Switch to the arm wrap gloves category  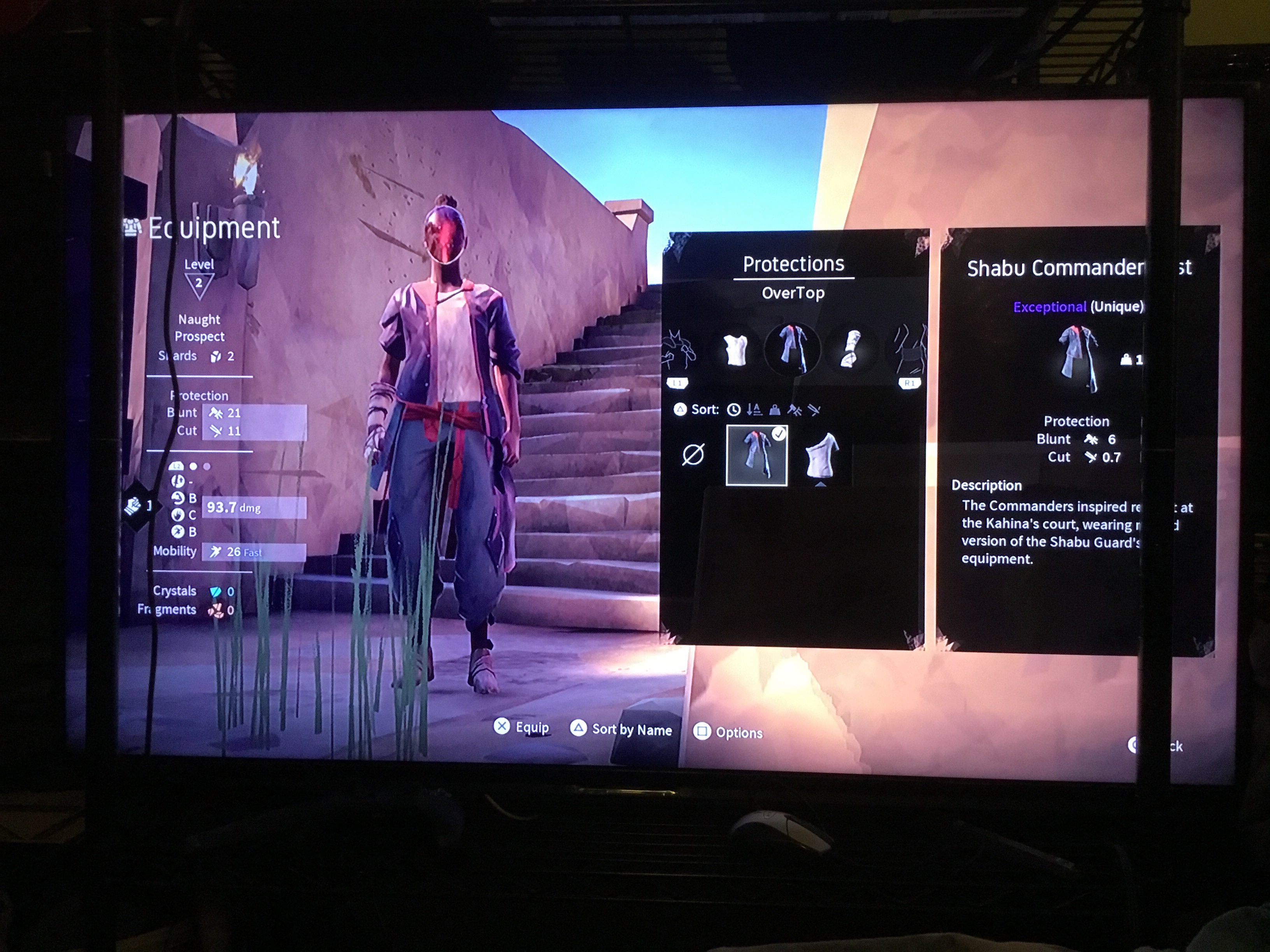[x=850, y=349]
